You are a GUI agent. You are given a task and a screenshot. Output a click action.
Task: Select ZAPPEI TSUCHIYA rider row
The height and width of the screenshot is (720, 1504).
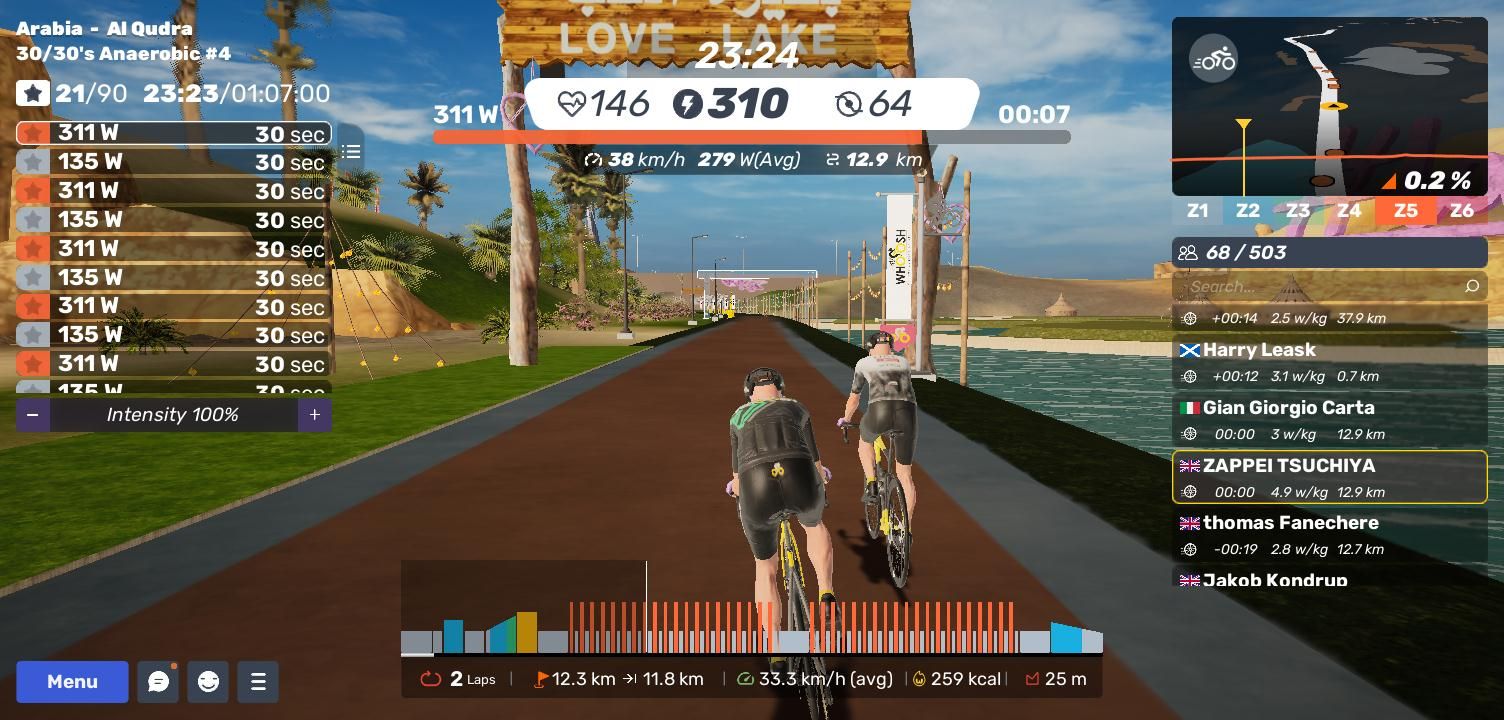coord(1329,478)
